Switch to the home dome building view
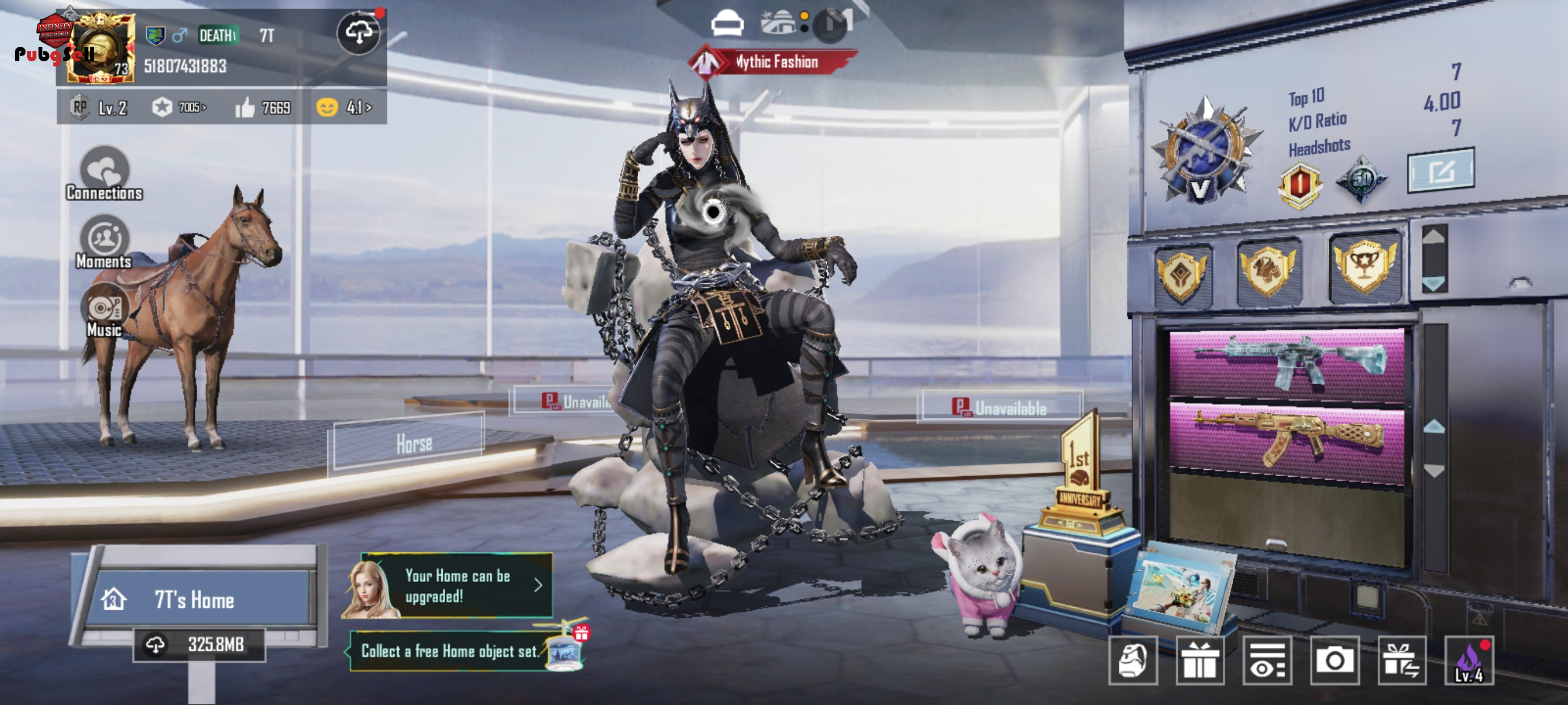1568x705 pixels. coord(778,23)
